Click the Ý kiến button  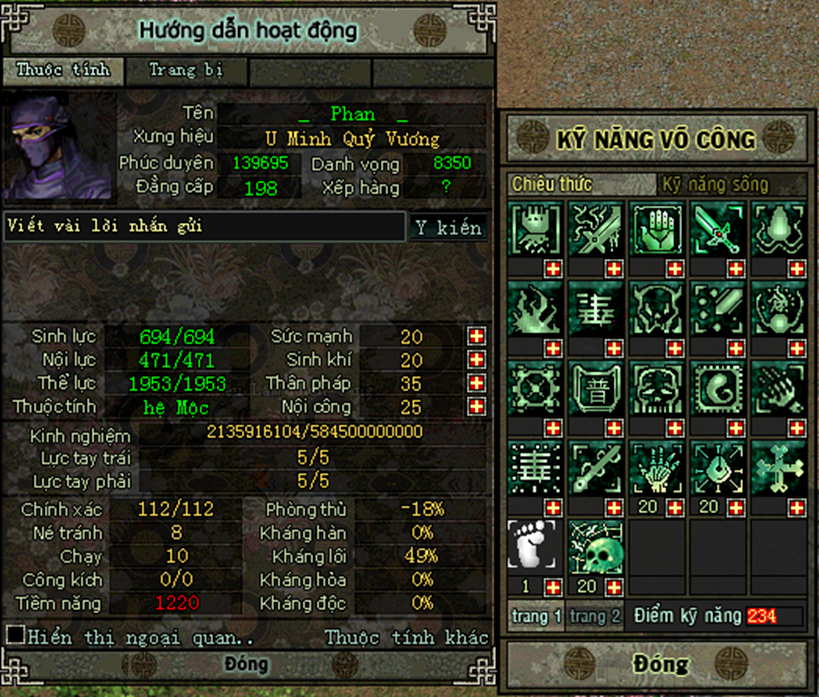[x=448, y=228]
